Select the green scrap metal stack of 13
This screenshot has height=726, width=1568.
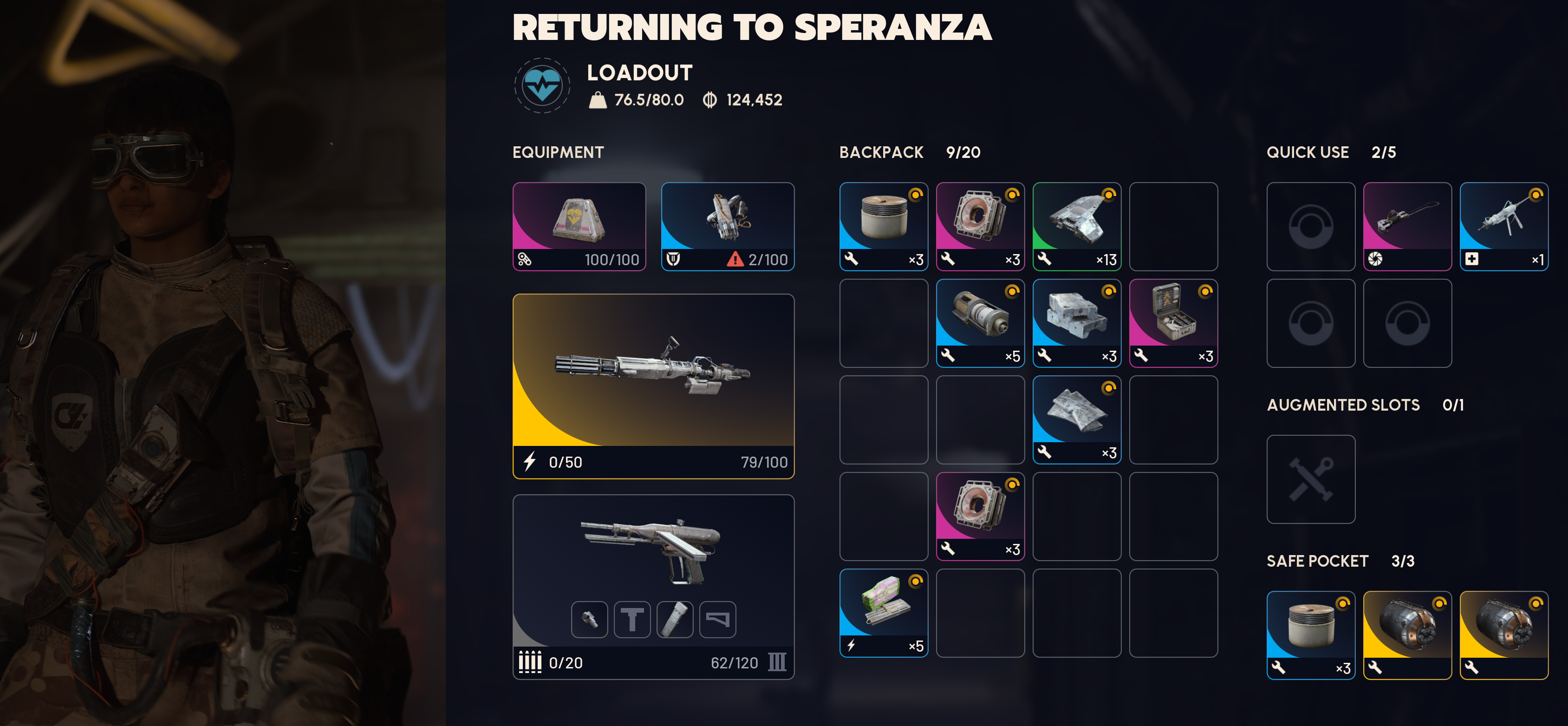[x=1076, y=226]
